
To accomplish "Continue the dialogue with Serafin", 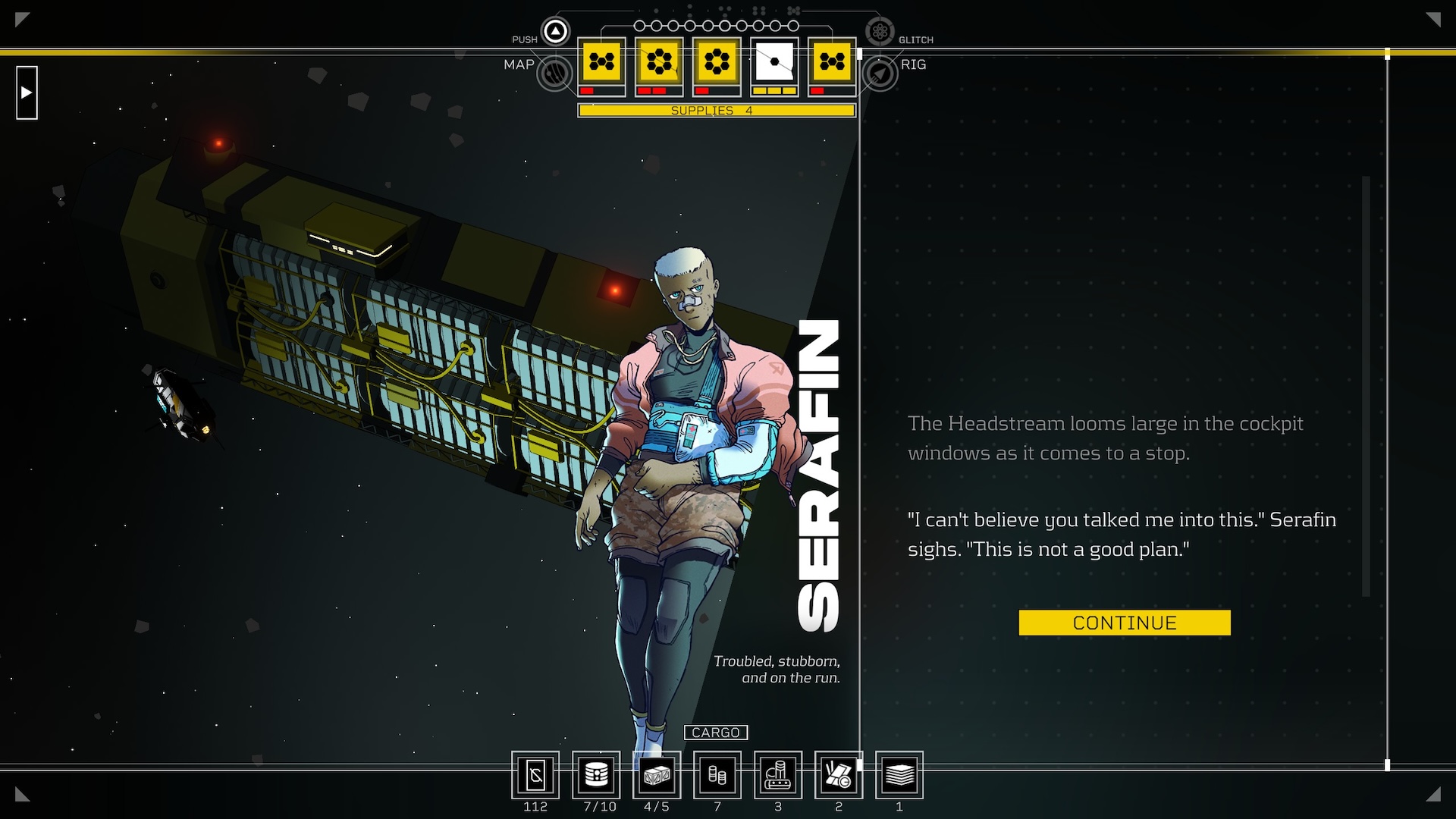I will pyautogui.click(x=1124, y=623).
